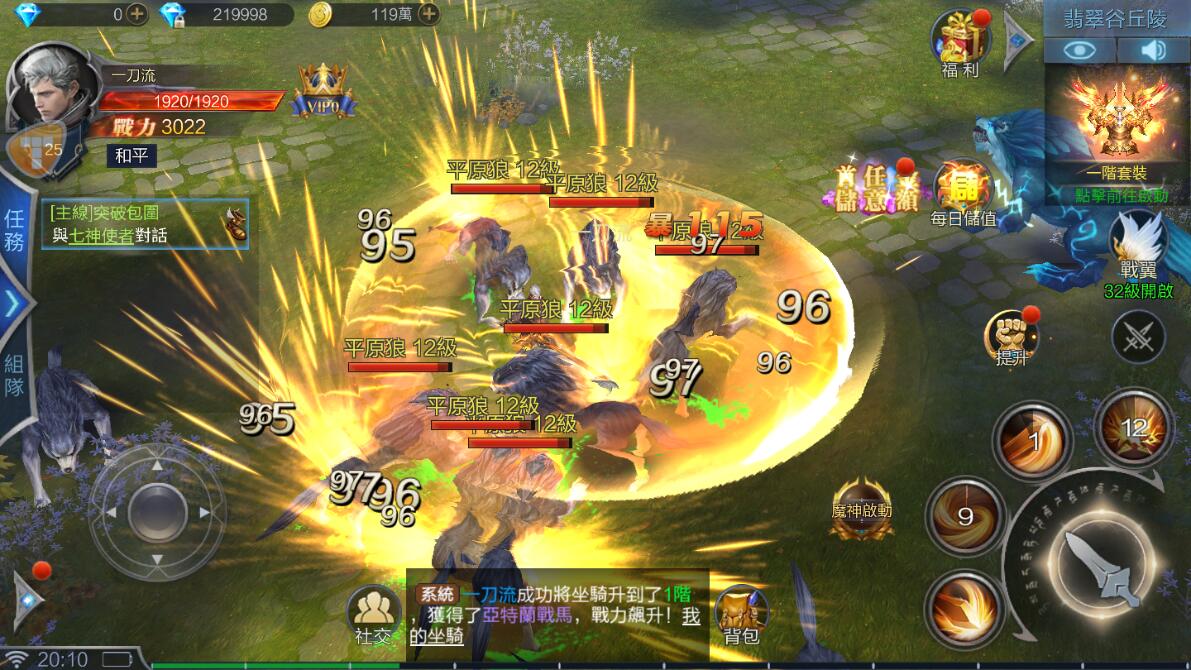Toggle the speaker sound button
This screenshot has height=670, width=1191.
(x=1153, y=50)
